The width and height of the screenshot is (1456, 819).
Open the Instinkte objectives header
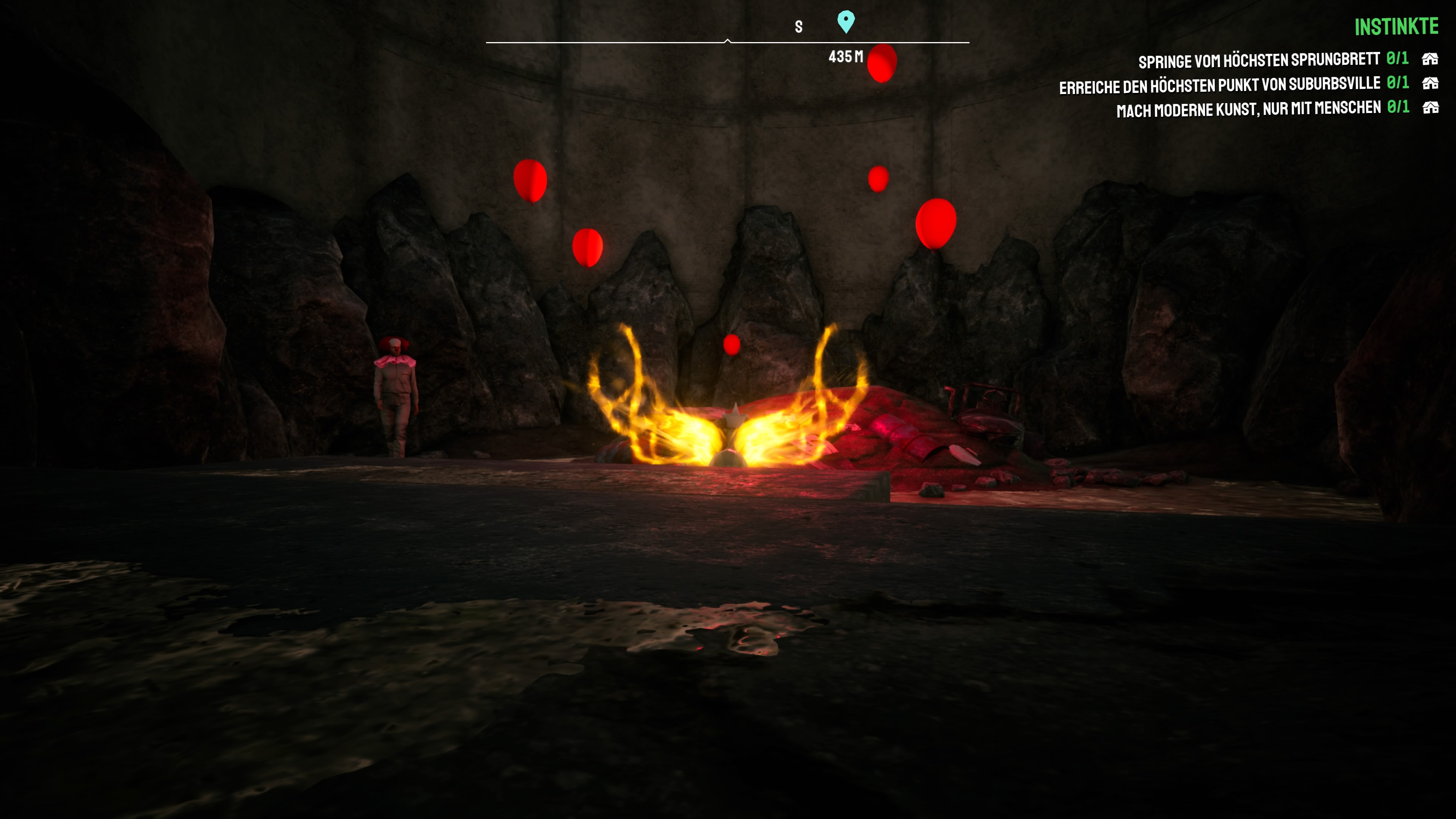tap(1395, 27)
